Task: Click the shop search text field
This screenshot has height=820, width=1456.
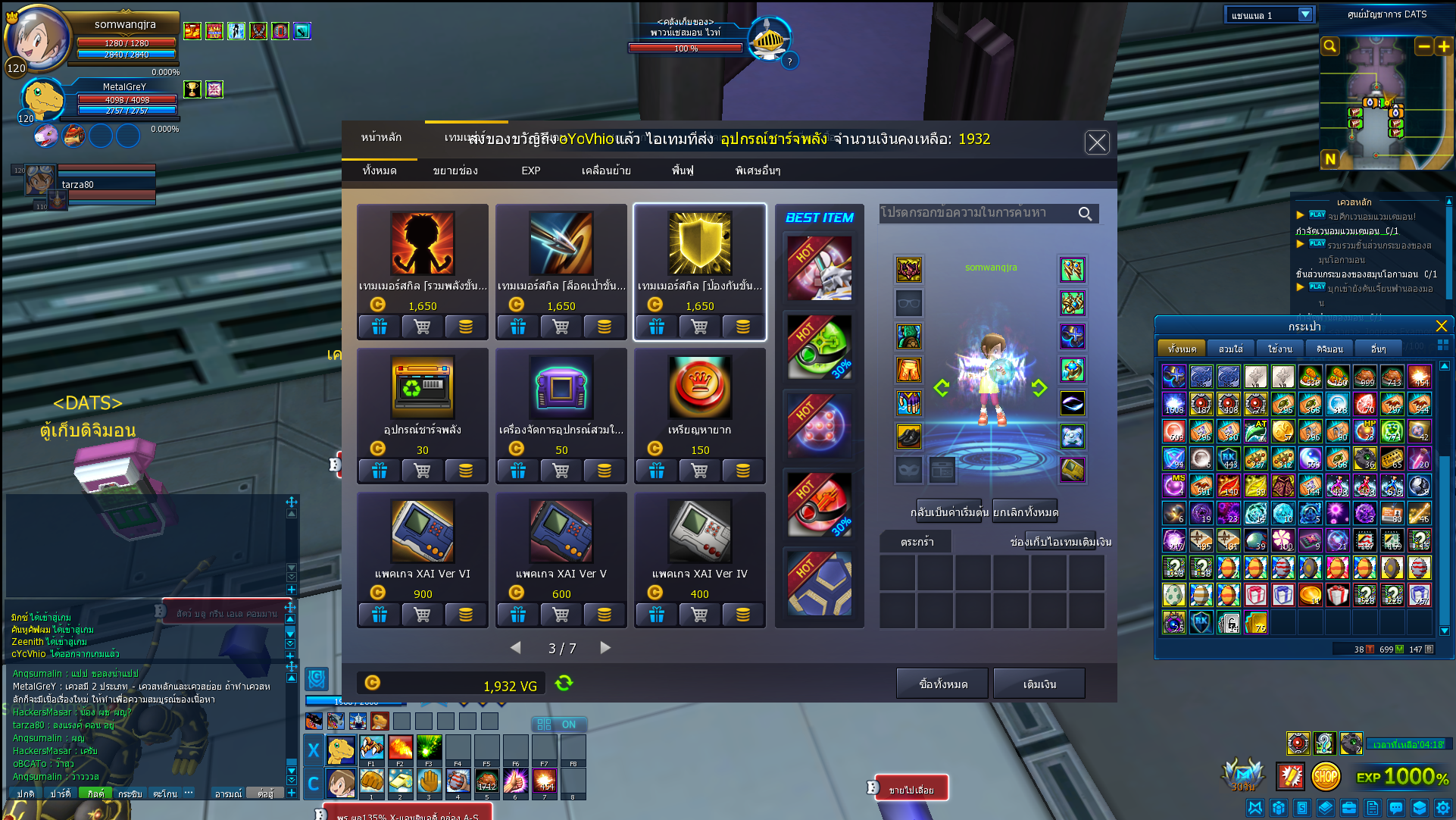Action: (977, 214)
